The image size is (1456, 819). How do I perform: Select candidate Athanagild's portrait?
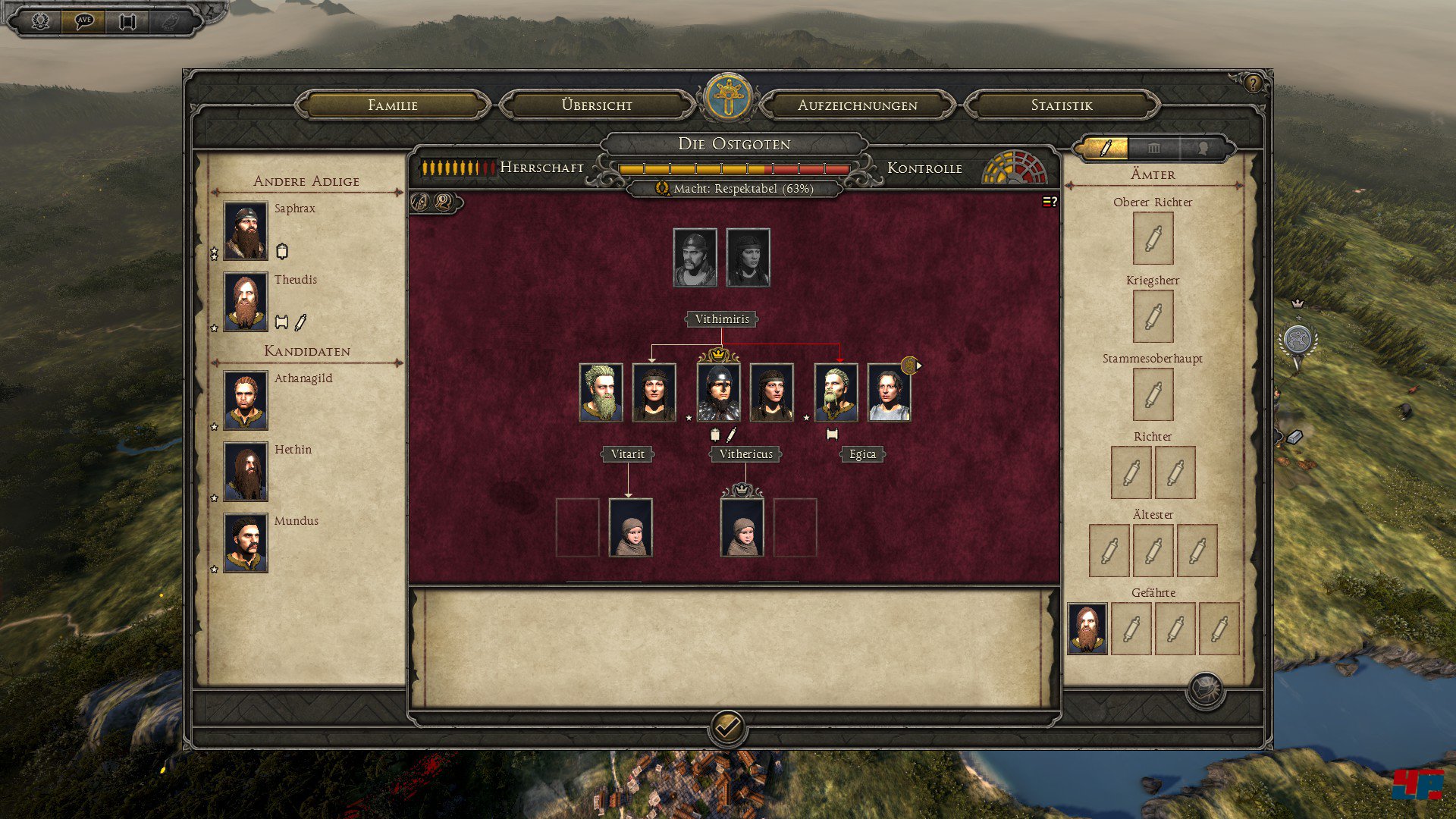[x=246, y=400]
